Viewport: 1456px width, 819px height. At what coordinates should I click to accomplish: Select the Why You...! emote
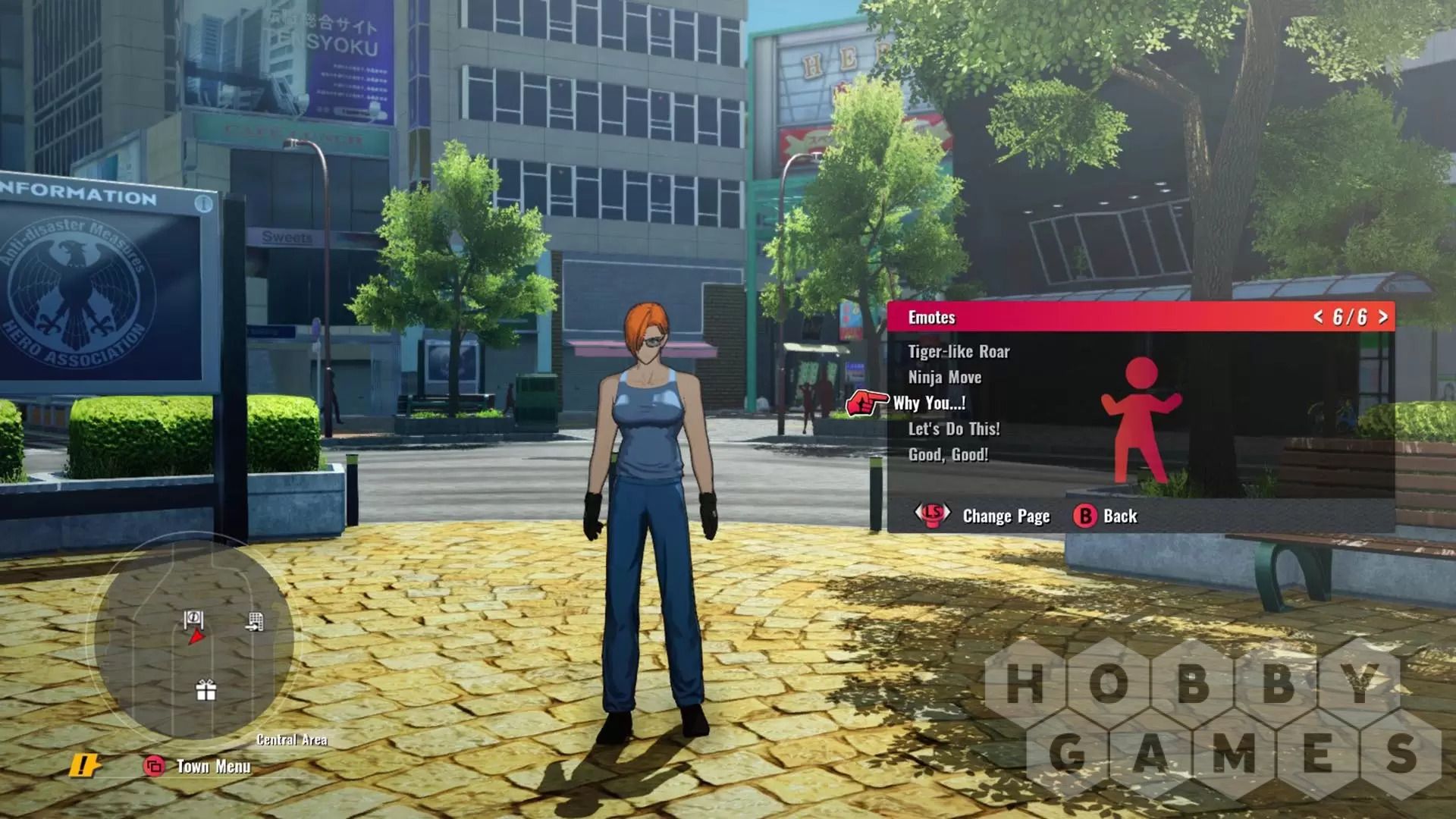[929, 403]
